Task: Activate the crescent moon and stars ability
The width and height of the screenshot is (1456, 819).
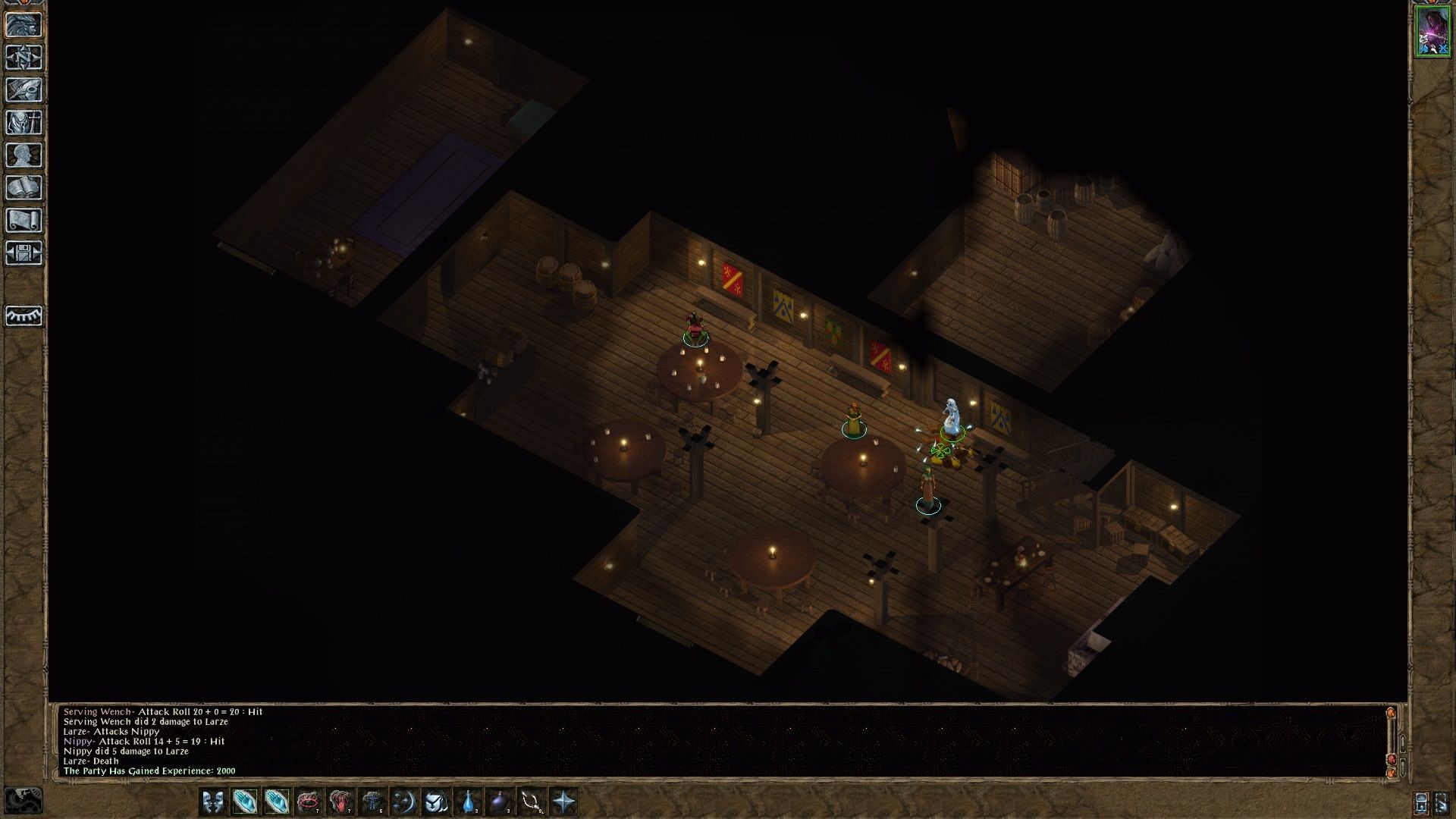Action: 404,802
